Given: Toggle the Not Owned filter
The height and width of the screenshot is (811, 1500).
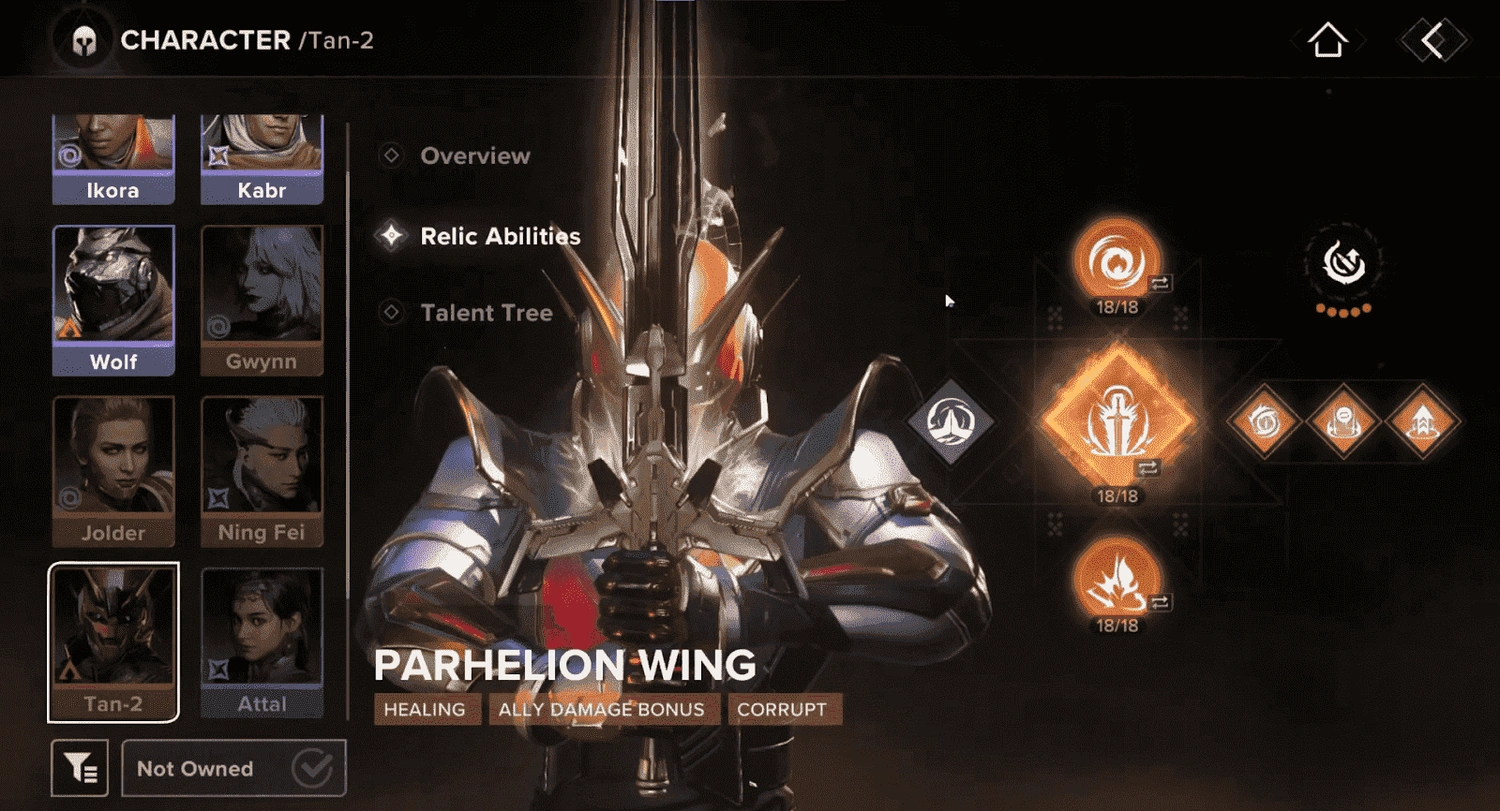Looking at the screenshot, I should point(234,768).
